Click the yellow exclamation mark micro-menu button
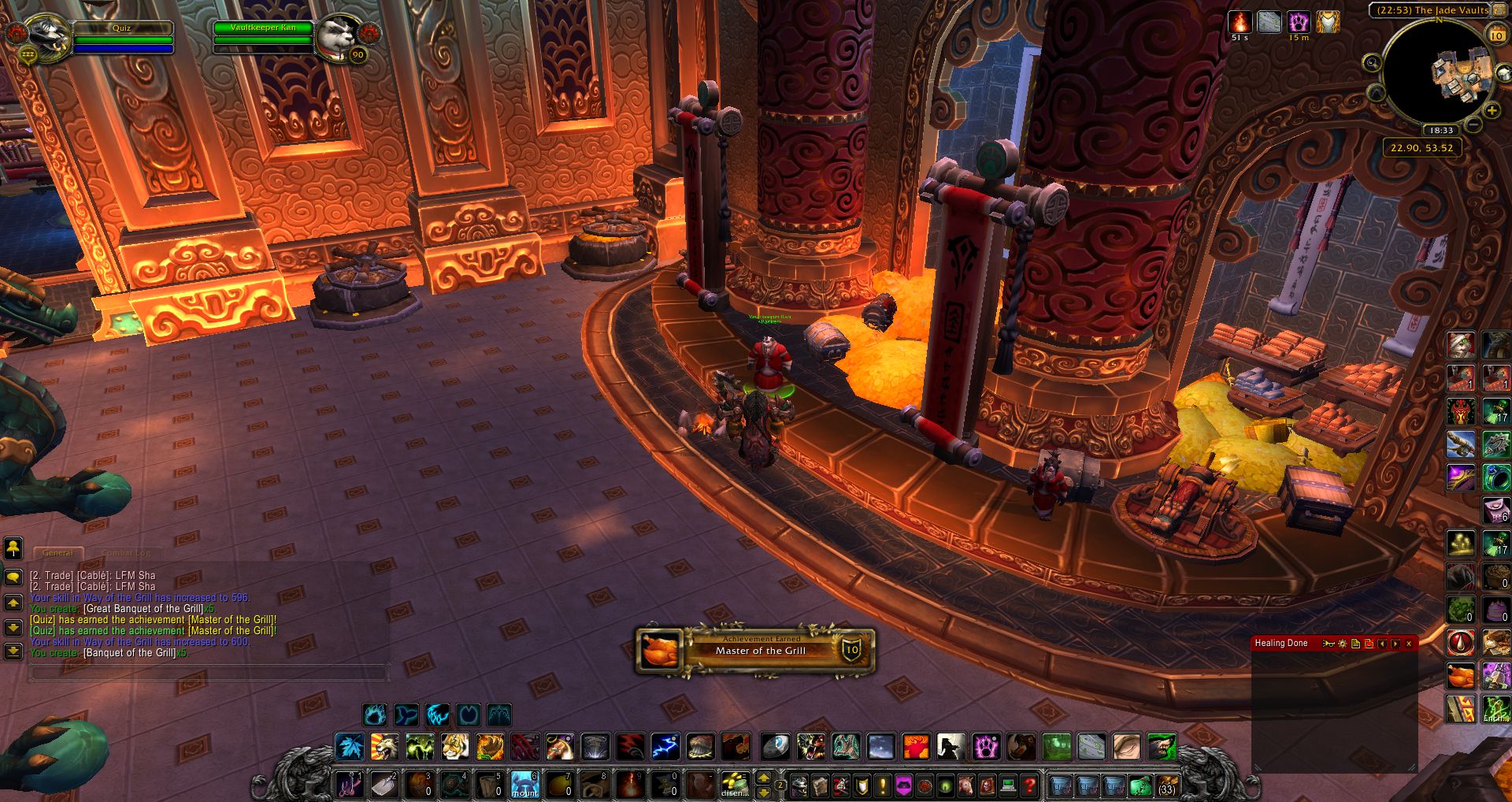Viewport: 1512px width, 802px height. tap(883, 785)
